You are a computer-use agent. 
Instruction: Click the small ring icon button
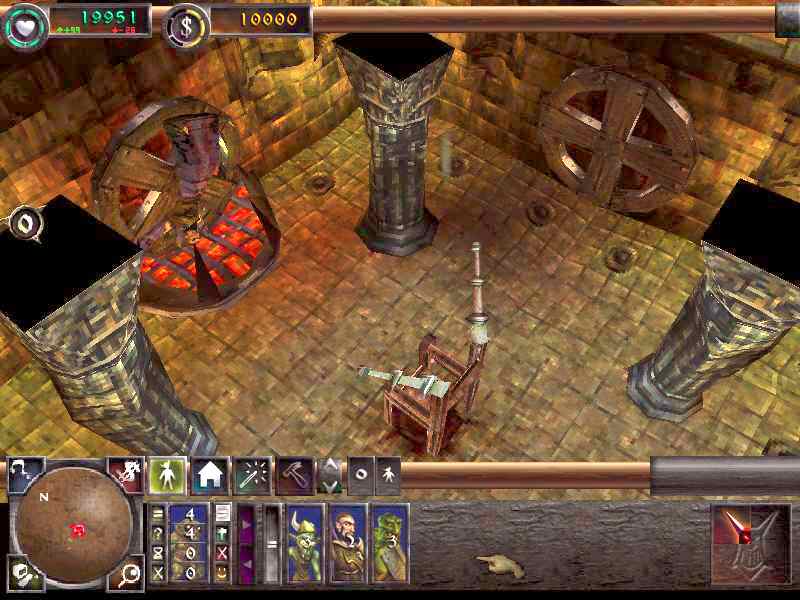coord(360,474)
